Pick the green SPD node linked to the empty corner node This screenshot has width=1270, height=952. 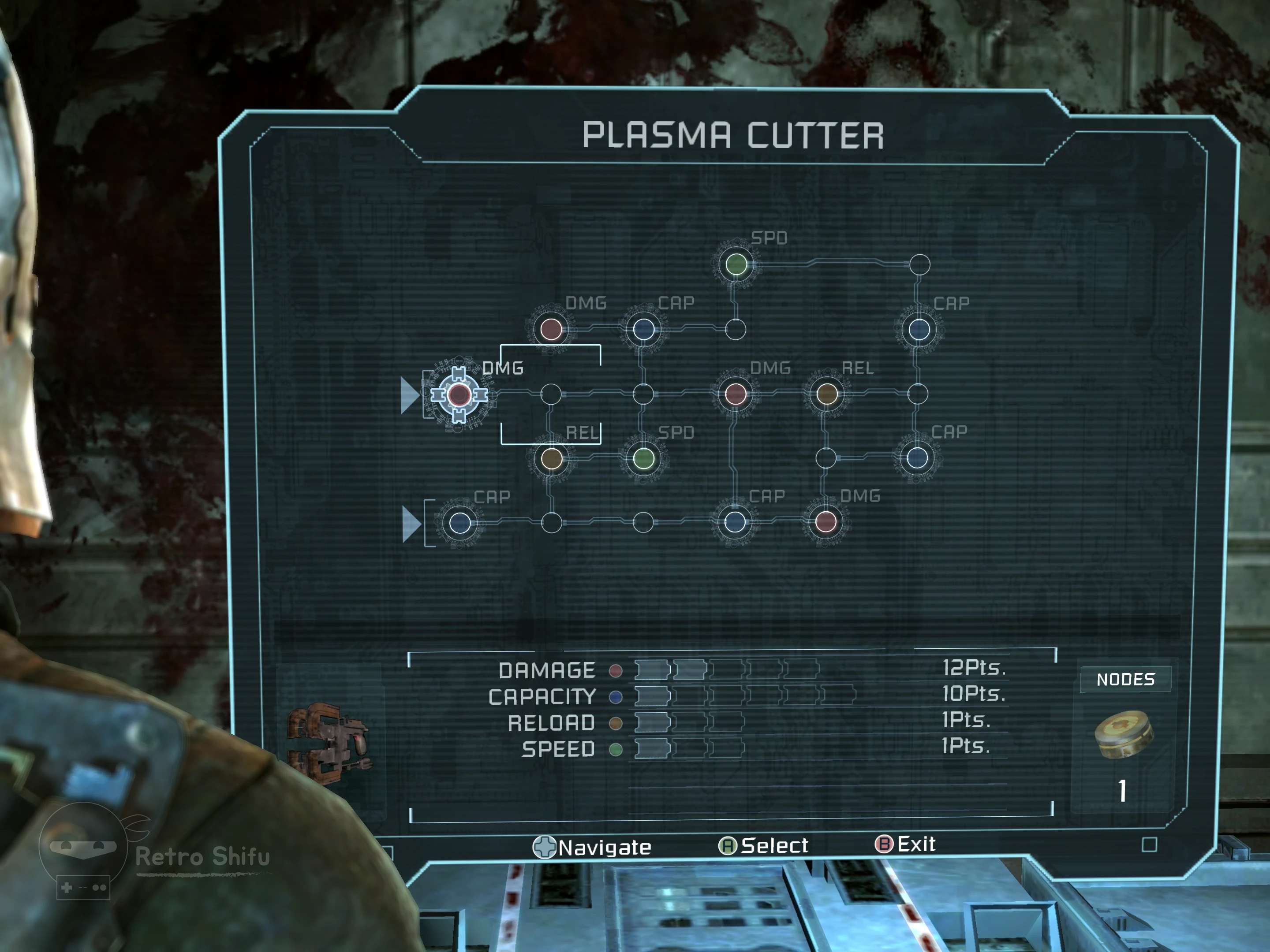coord(736,264)
